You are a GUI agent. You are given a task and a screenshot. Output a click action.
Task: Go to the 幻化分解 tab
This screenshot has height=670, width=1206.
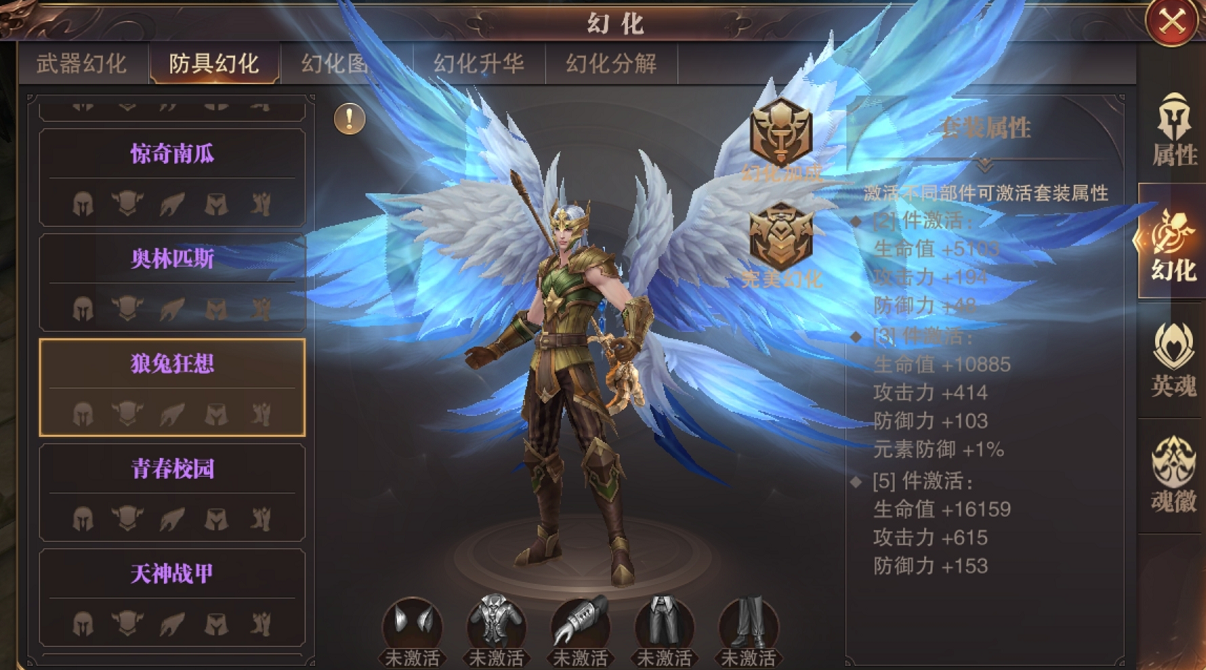point(611,64)
